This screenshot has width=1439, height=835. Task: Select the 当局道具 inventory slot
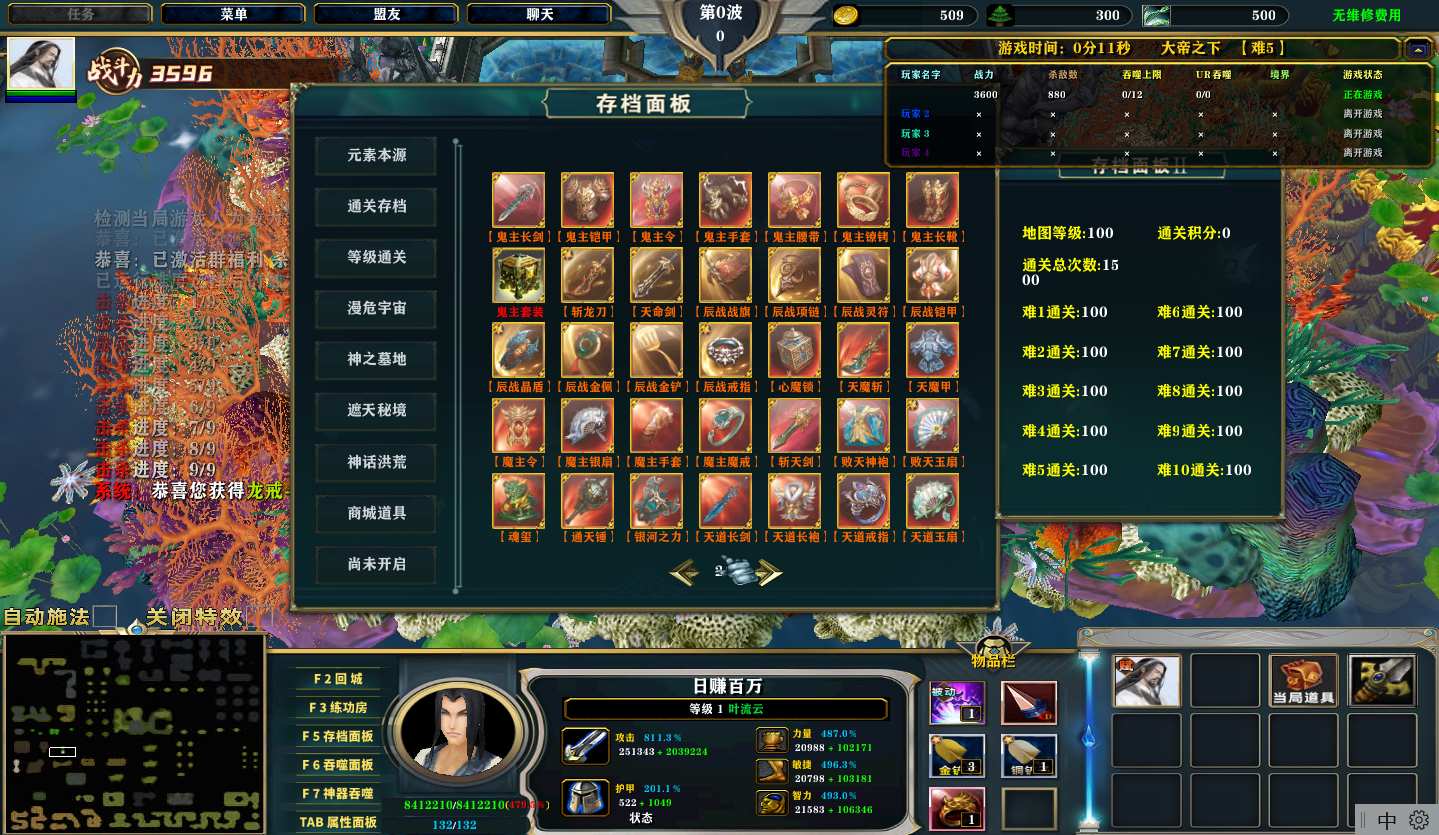point(1303,681)
